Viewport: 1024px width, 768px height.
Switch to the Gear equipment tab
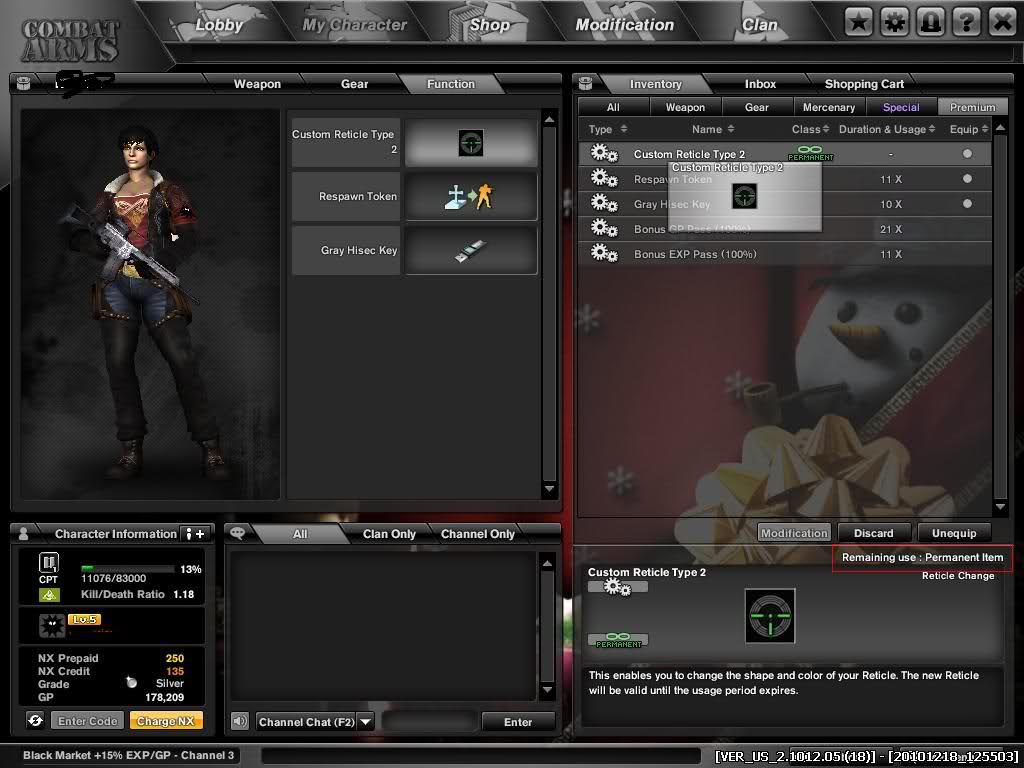354,84
